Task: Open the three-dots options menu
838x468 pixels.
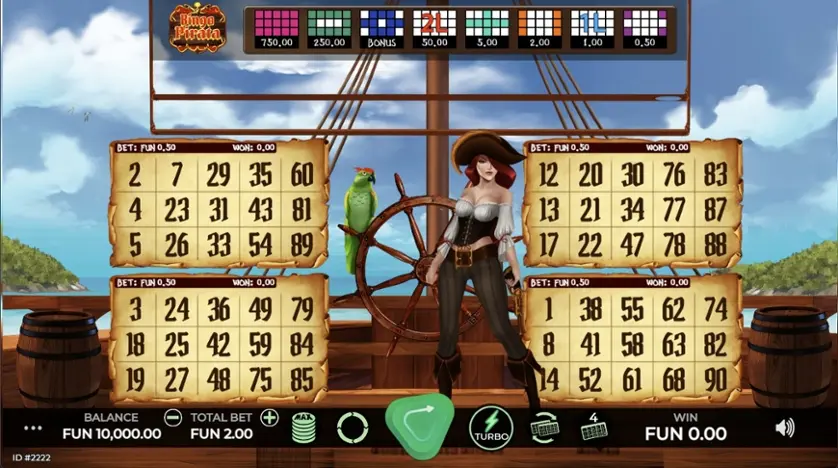Action: click(x=33, y=428)
